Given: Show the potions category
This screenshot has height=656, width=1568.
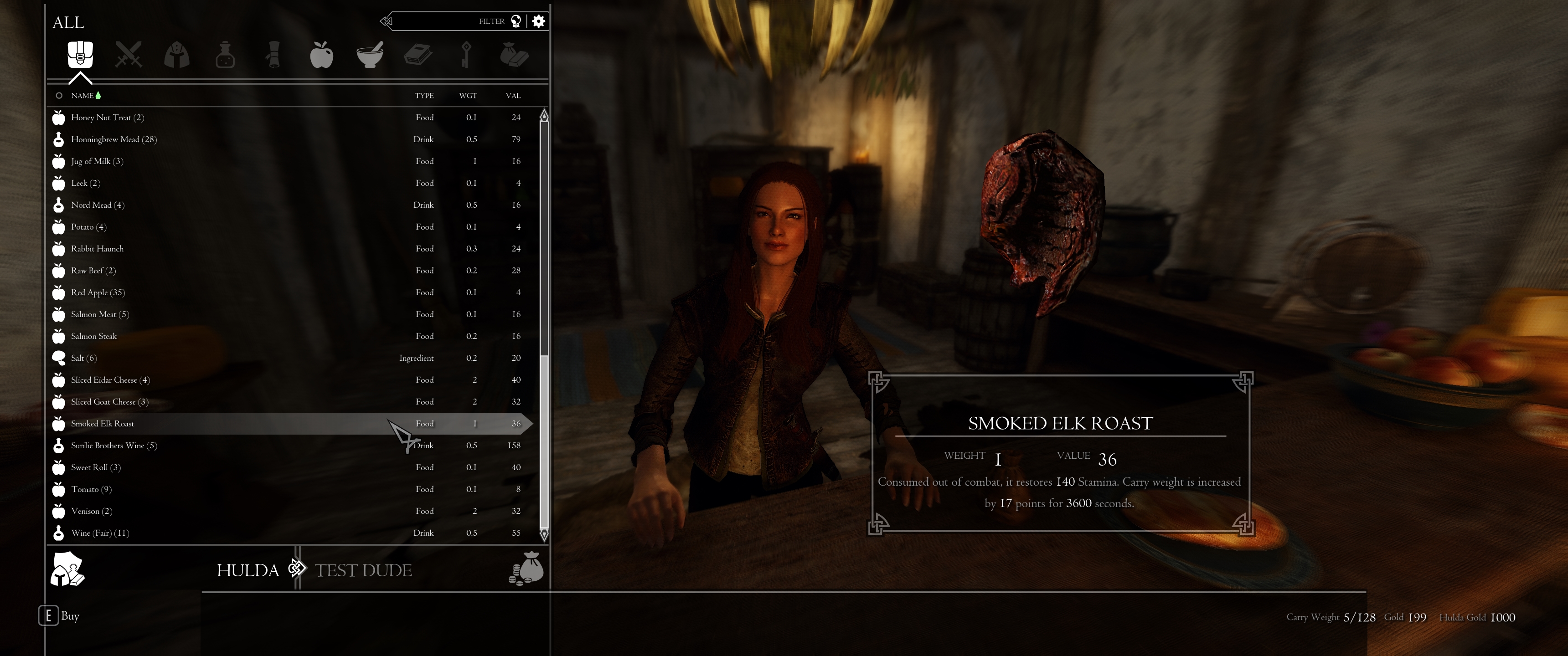Looking at the screenshot, I should (225, 55).
